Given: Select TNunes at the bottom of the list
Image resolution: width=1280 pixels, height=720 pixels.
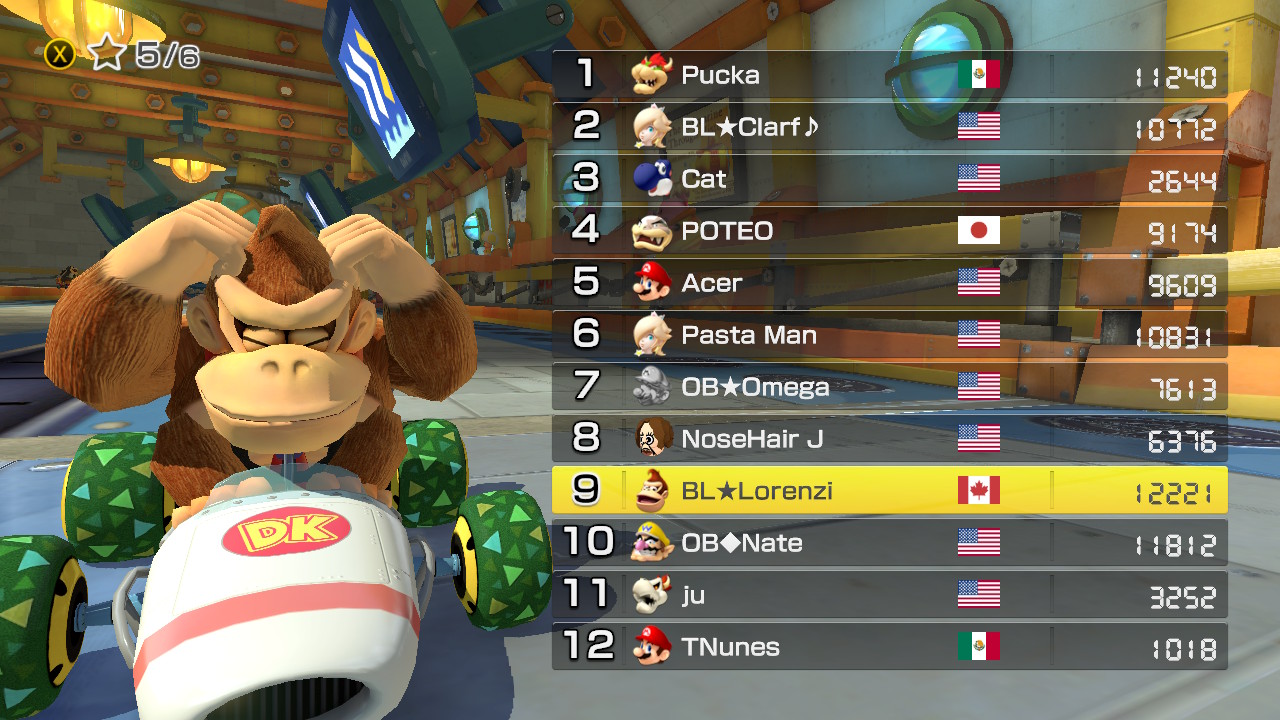Looking at the screenshot, I should pos(889,647).
